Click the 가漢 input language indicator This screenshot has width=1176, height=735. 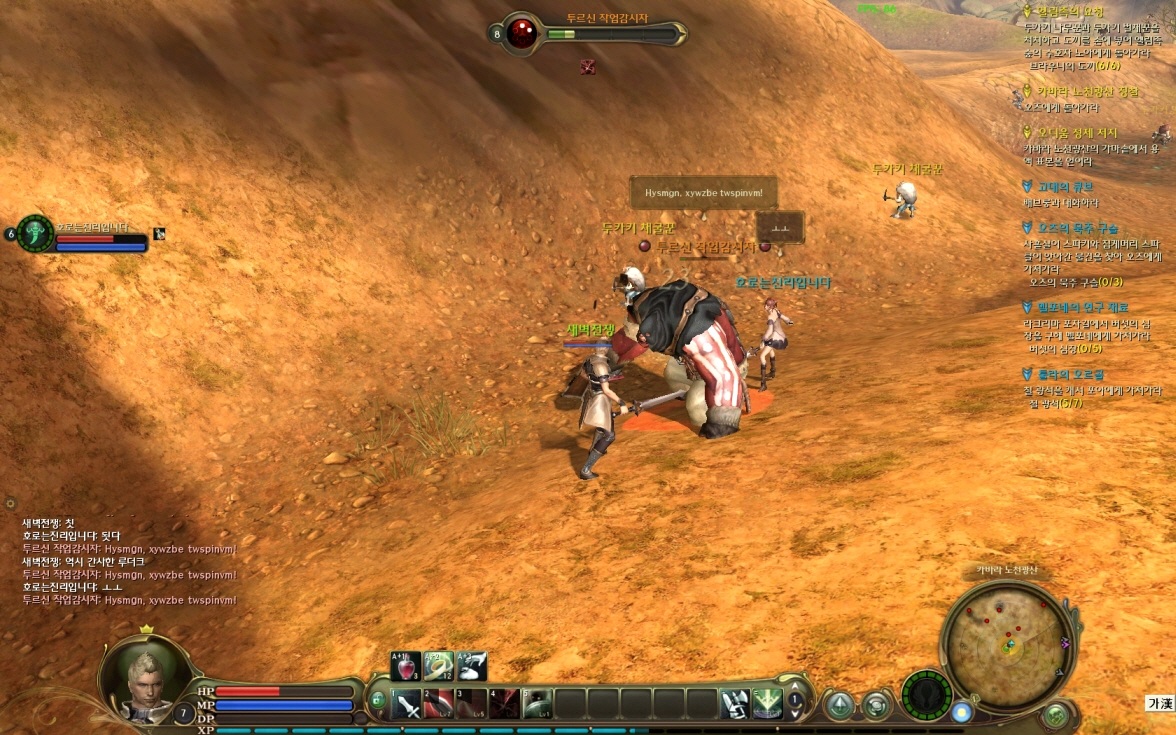1158,704
